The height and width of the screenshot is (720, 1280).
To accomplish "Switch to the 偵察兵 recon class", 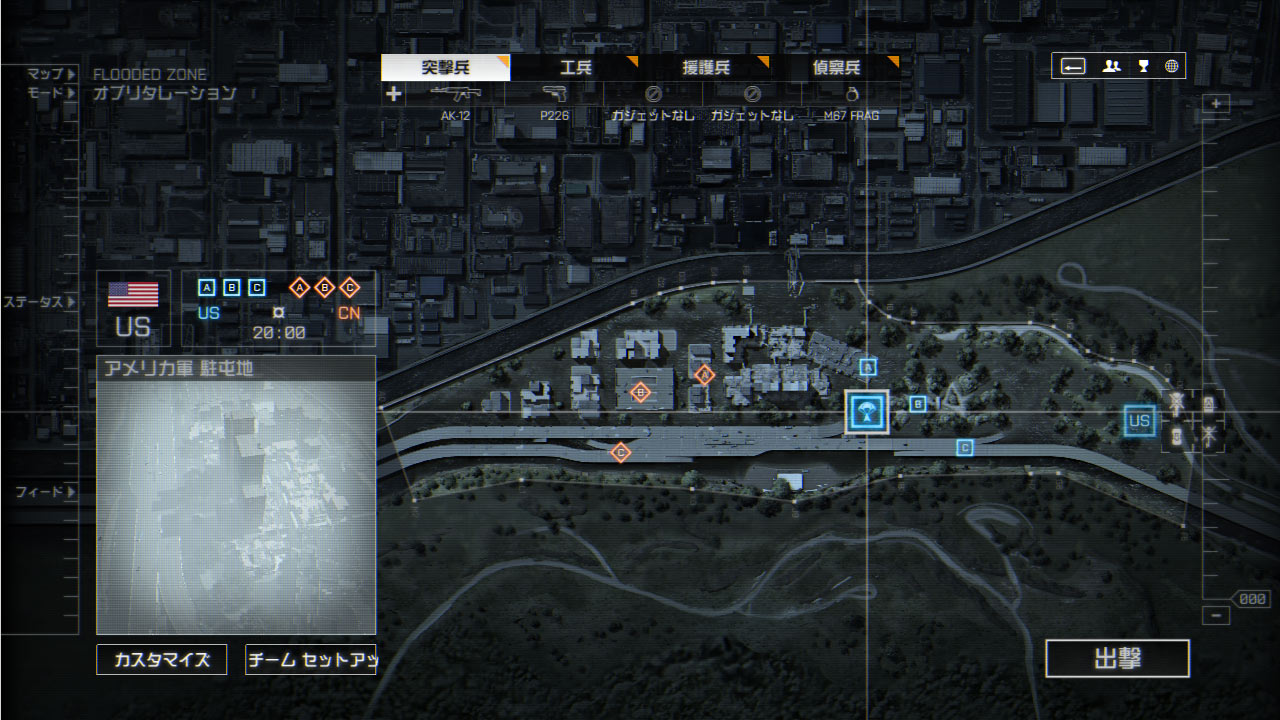I will [x=837, y=68].
